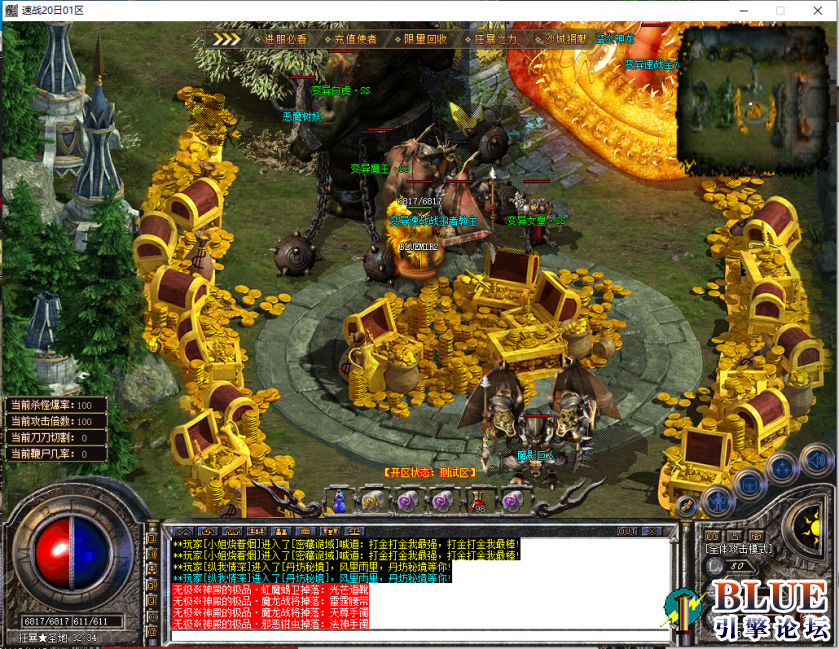The image size is (839, 649).
Task: Click the 开区状态 test server status label
Action: [x=434, y=471]
